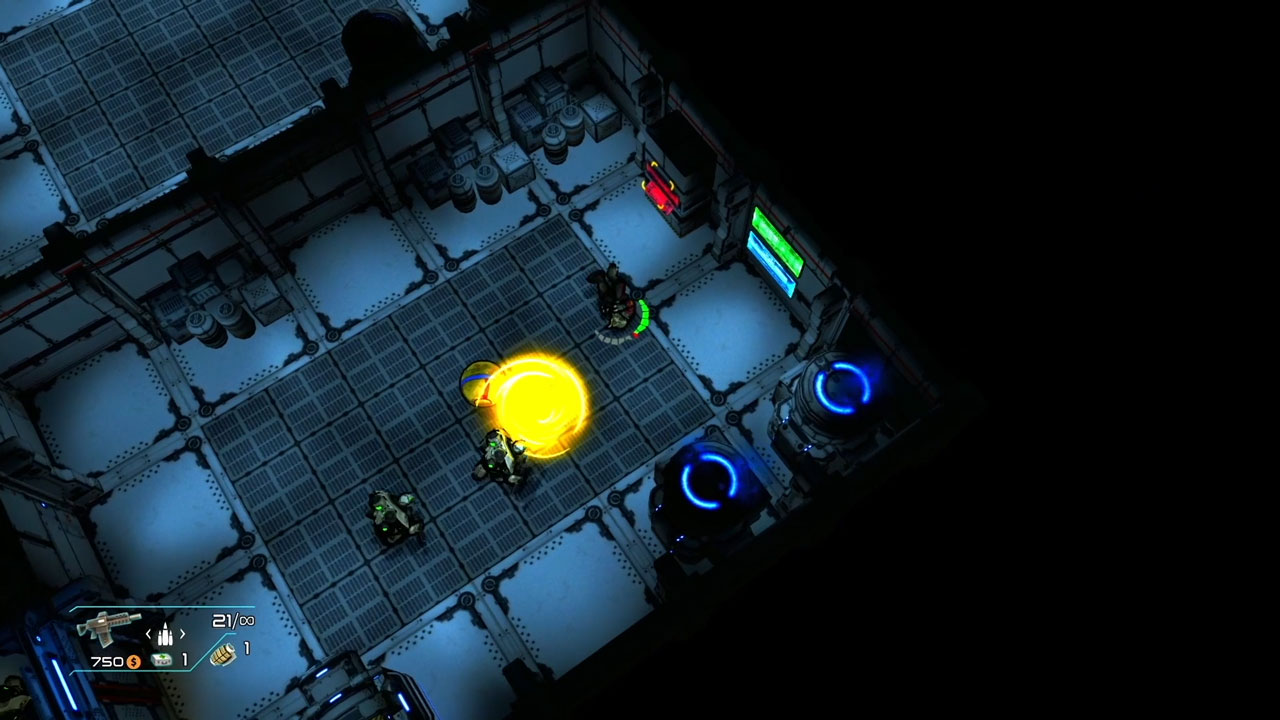Click the medkit icon showing count 1
The width and height of the screenshot is (1280, 720).
click(x=160, y=659)
